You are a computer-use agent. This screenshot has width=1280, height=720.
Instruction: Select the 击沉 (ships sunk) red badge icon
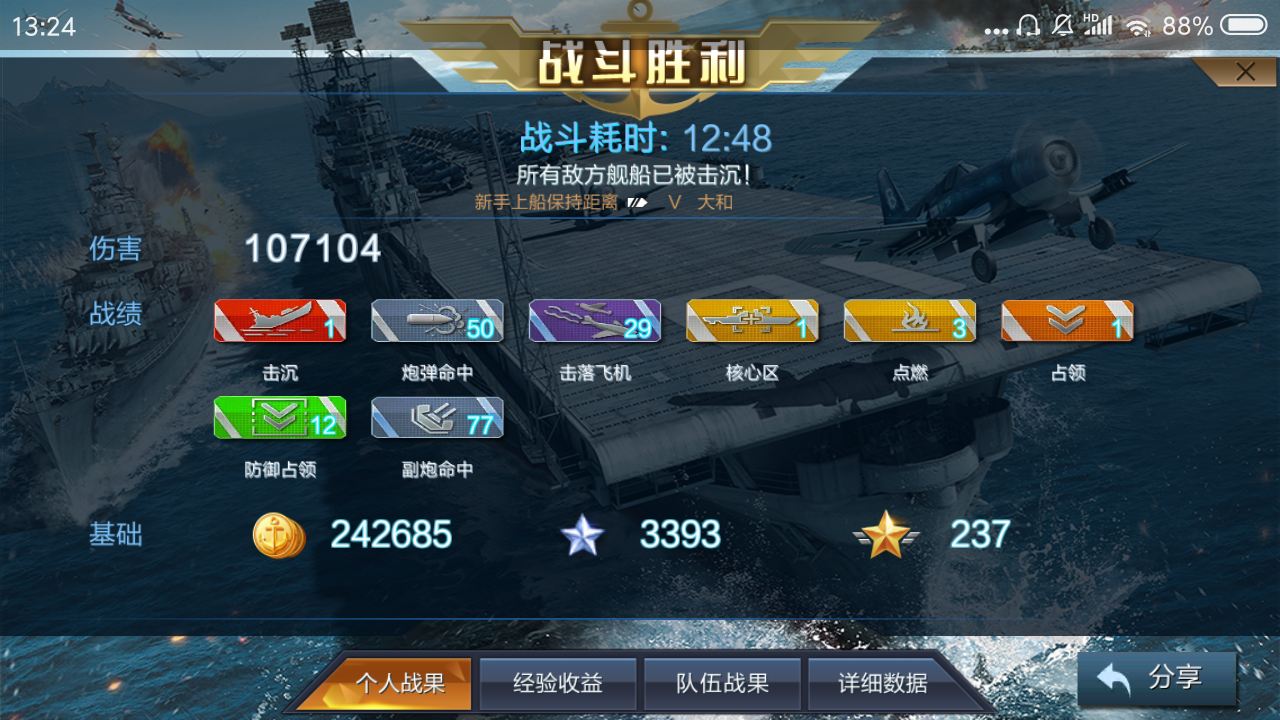coord(280,322)
